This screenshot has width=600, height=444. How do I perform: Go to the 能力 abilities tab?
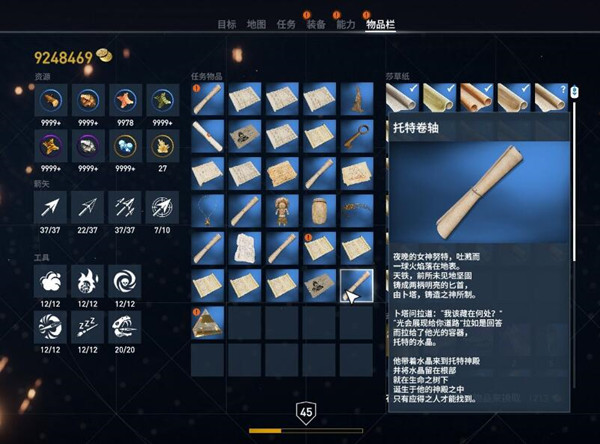click(x=345, y=24)
